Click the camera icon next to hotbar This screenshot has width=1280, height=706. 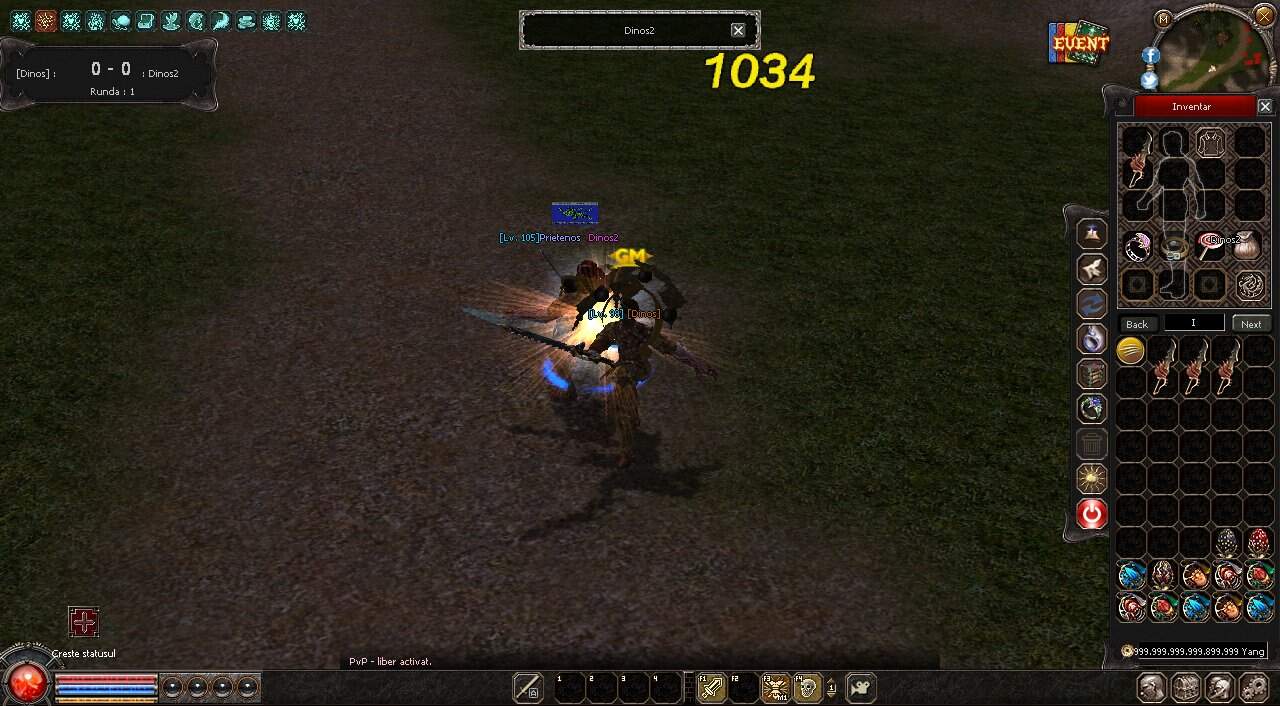[860, 688]
